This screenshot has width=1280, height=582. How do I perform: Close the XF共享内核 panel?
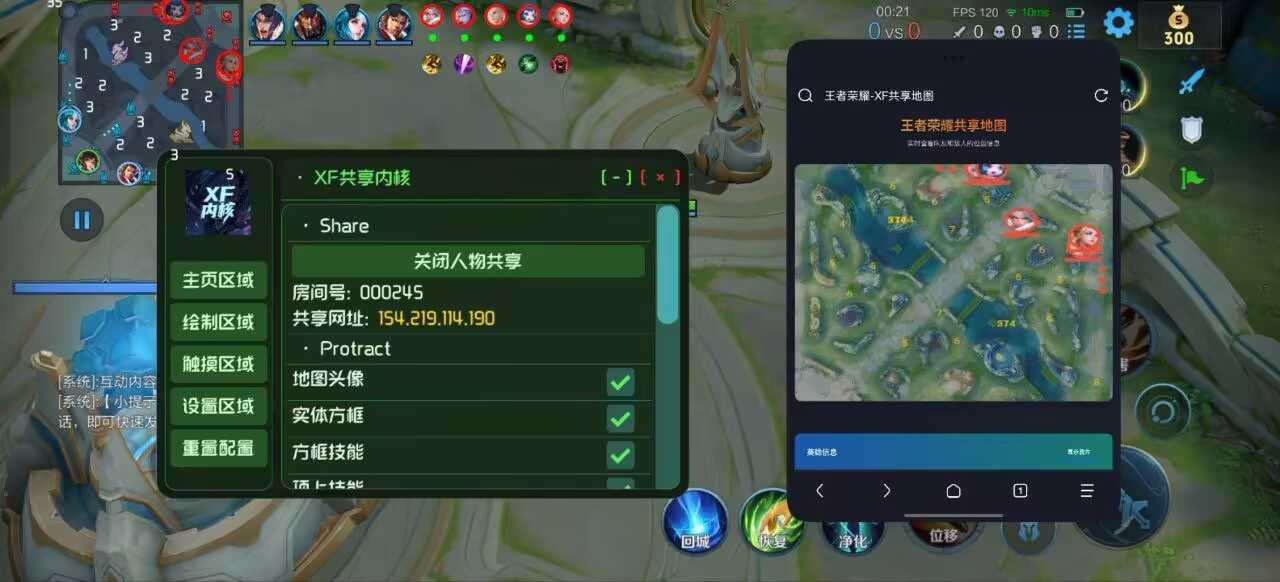click(661, 178)
